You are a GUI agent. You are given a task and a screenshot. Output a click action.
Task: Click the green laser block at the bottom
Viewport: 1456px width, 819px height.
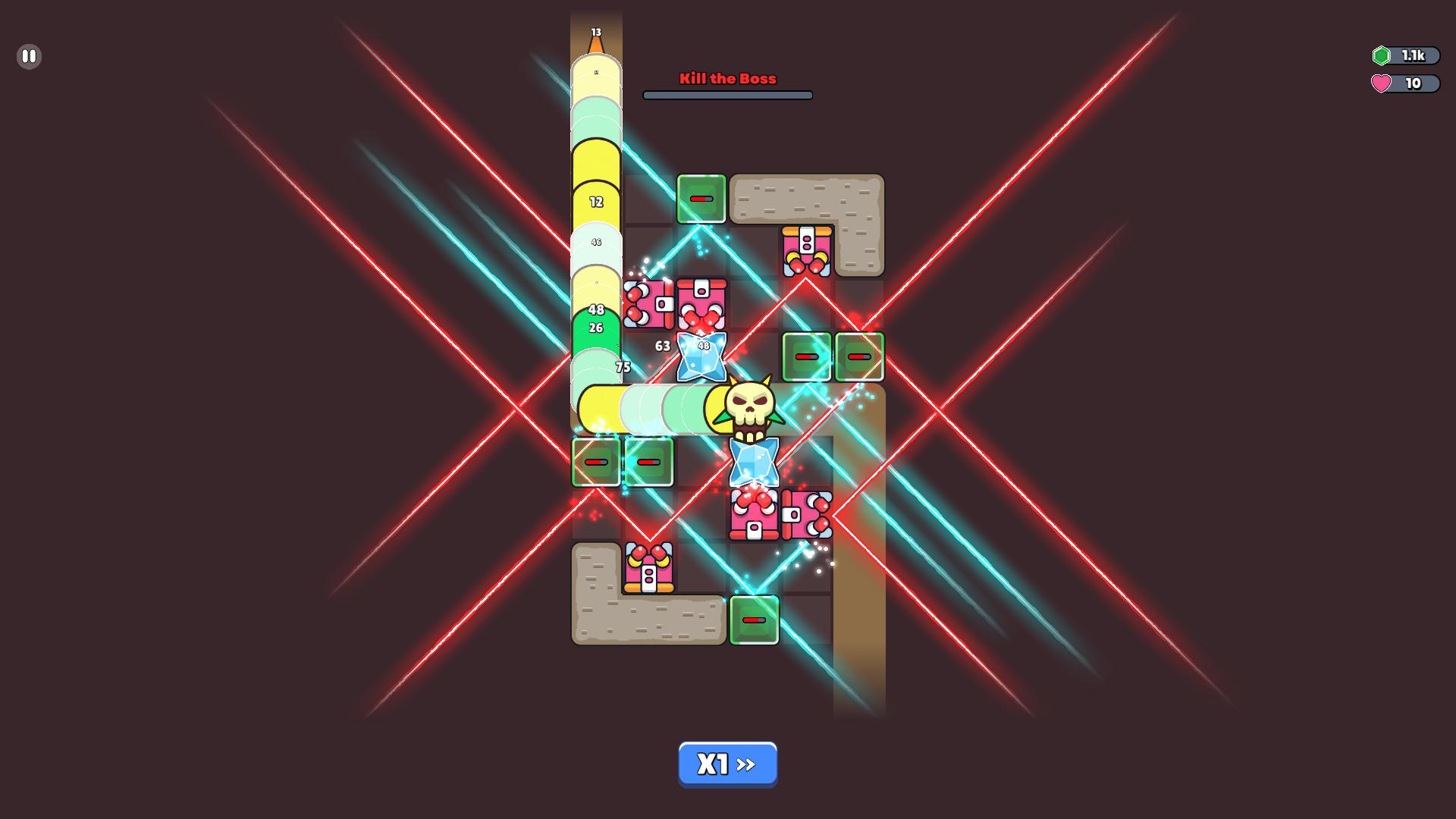pyautogui.click(x=753, y=620)
